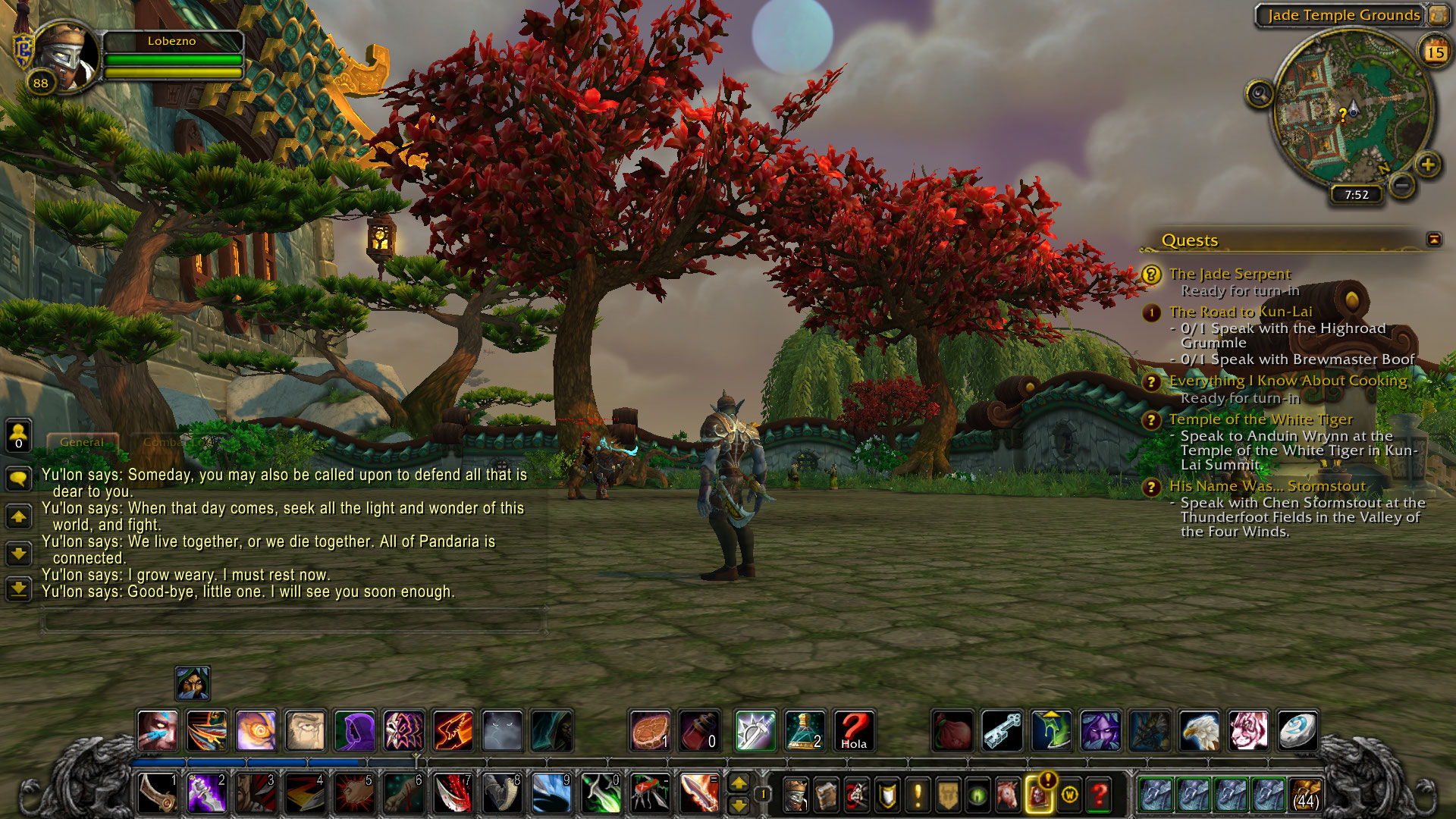Use the white hearthstone item
1456x819 pixels.
click(1297, 731)
